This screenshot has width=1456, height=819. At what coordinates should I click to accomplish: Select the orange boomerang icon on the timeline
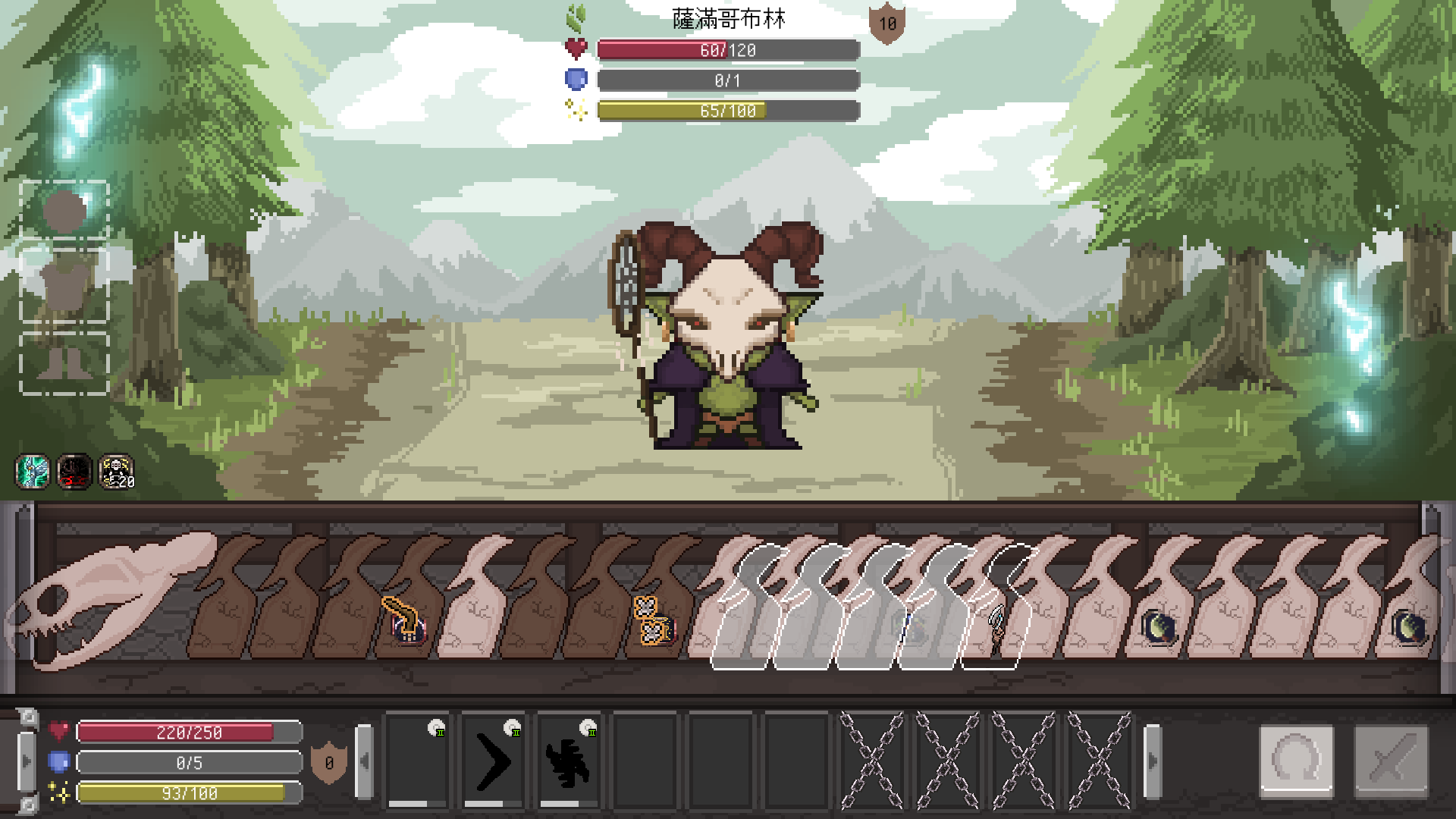click(x=405, y=619)
